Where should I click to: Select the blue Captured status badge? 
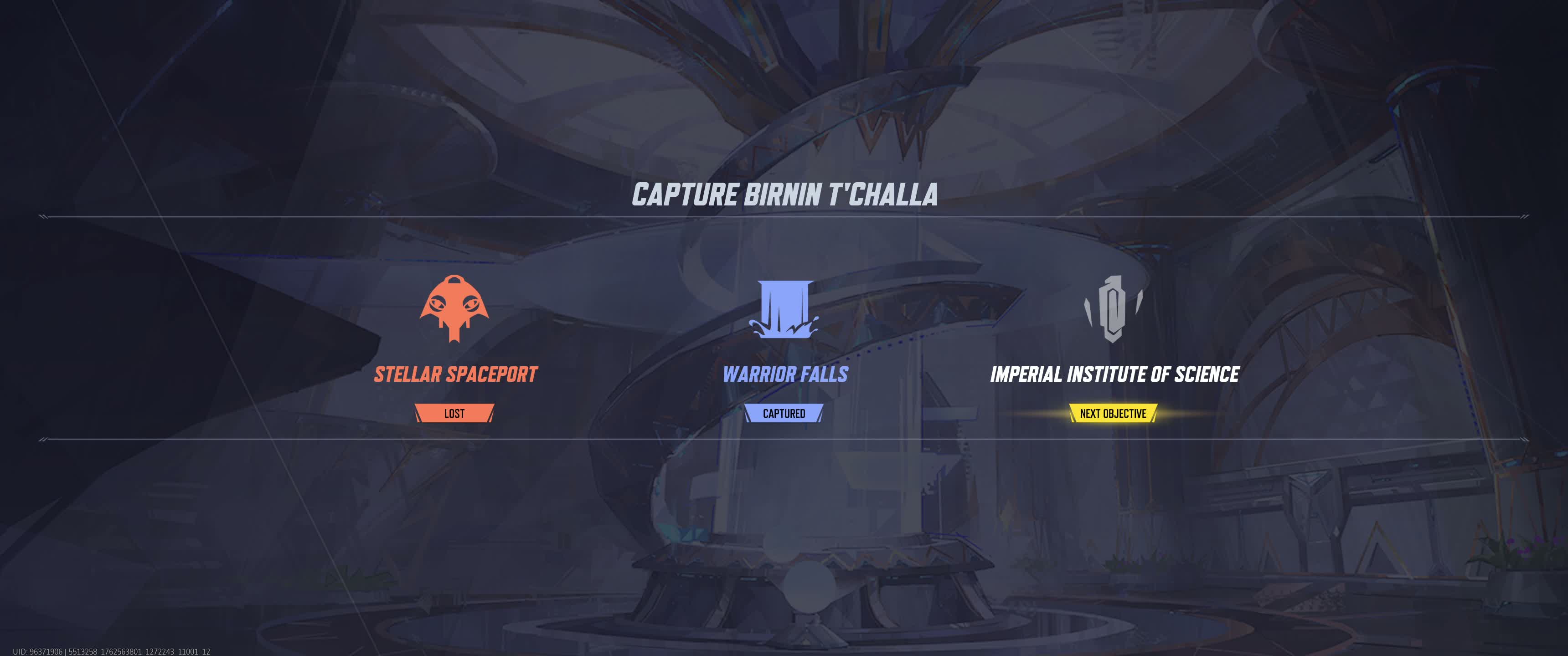(784, 413)
